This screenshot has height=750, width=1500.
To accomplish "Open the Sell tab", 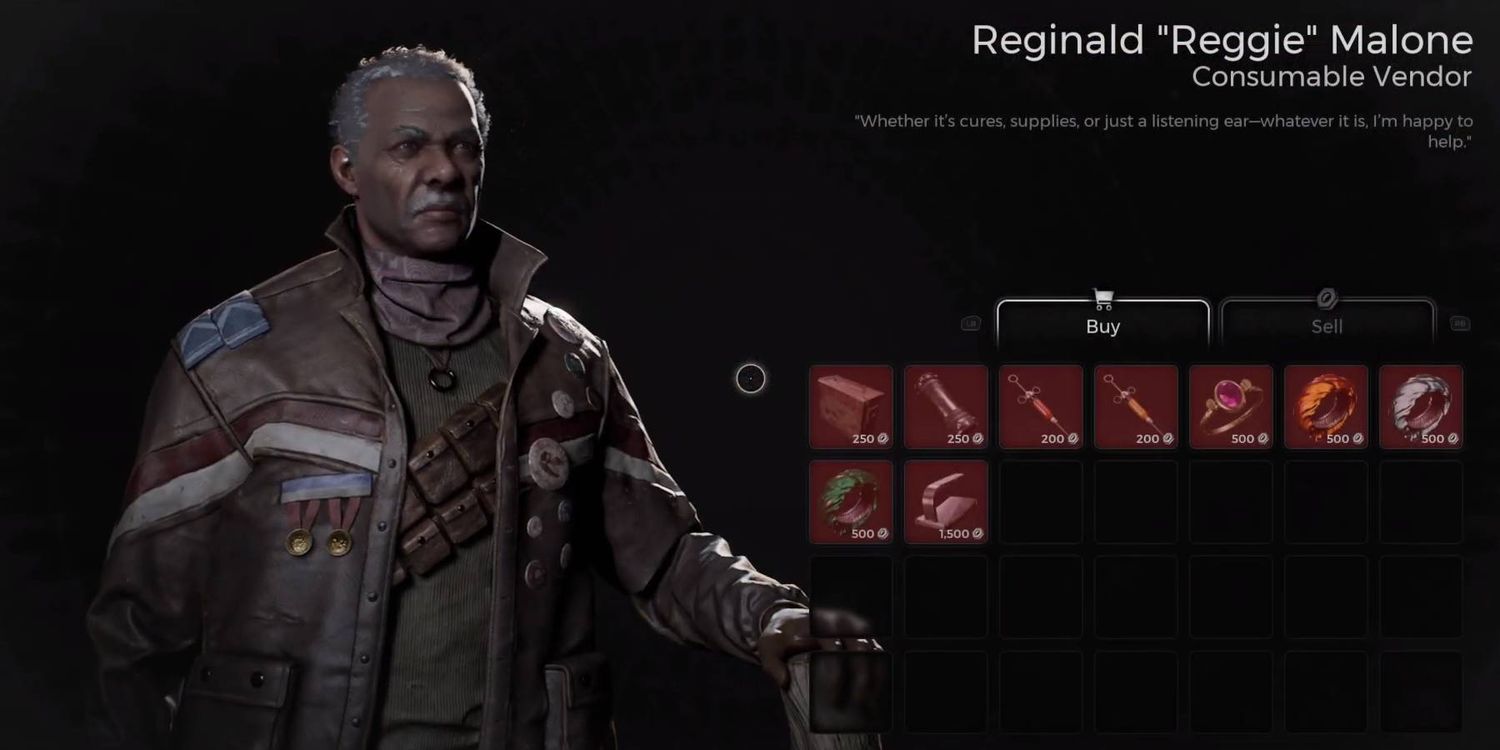I will (x=1326, y=325).
